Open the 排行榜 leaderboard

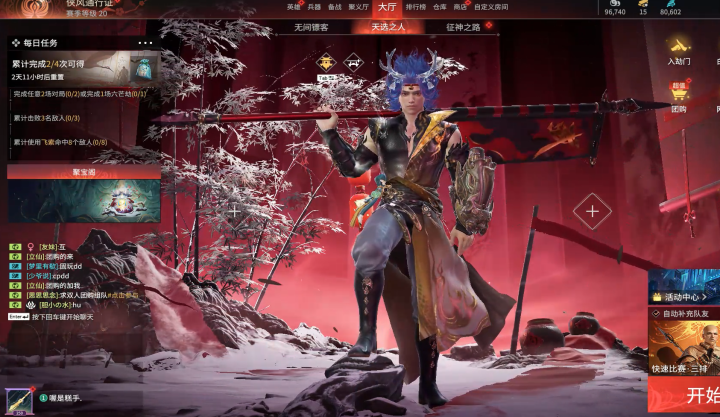coord(416,7)
